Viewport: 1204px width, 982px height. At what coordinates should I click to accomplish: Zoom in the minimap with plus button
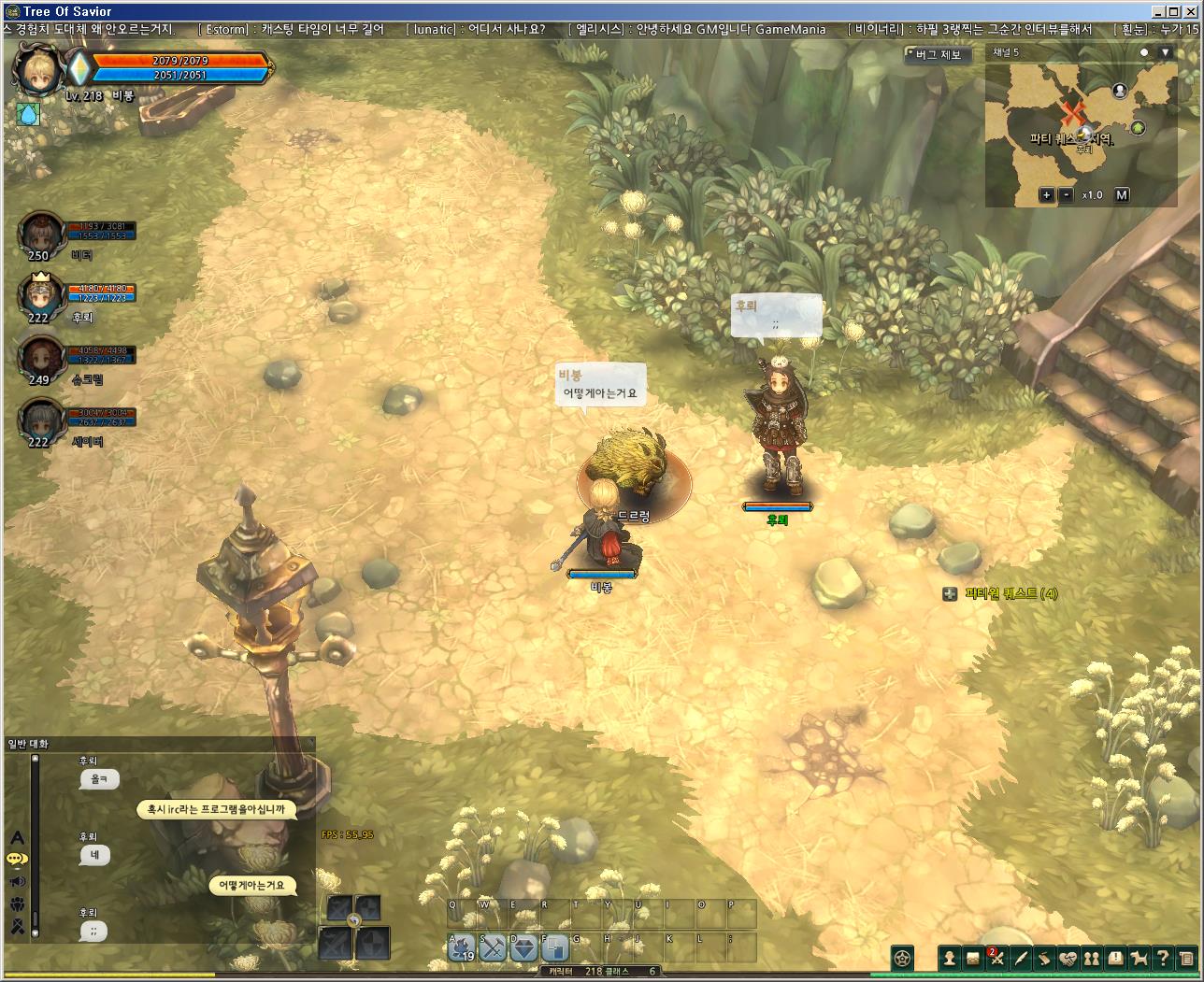click(x=1047, y=195)
